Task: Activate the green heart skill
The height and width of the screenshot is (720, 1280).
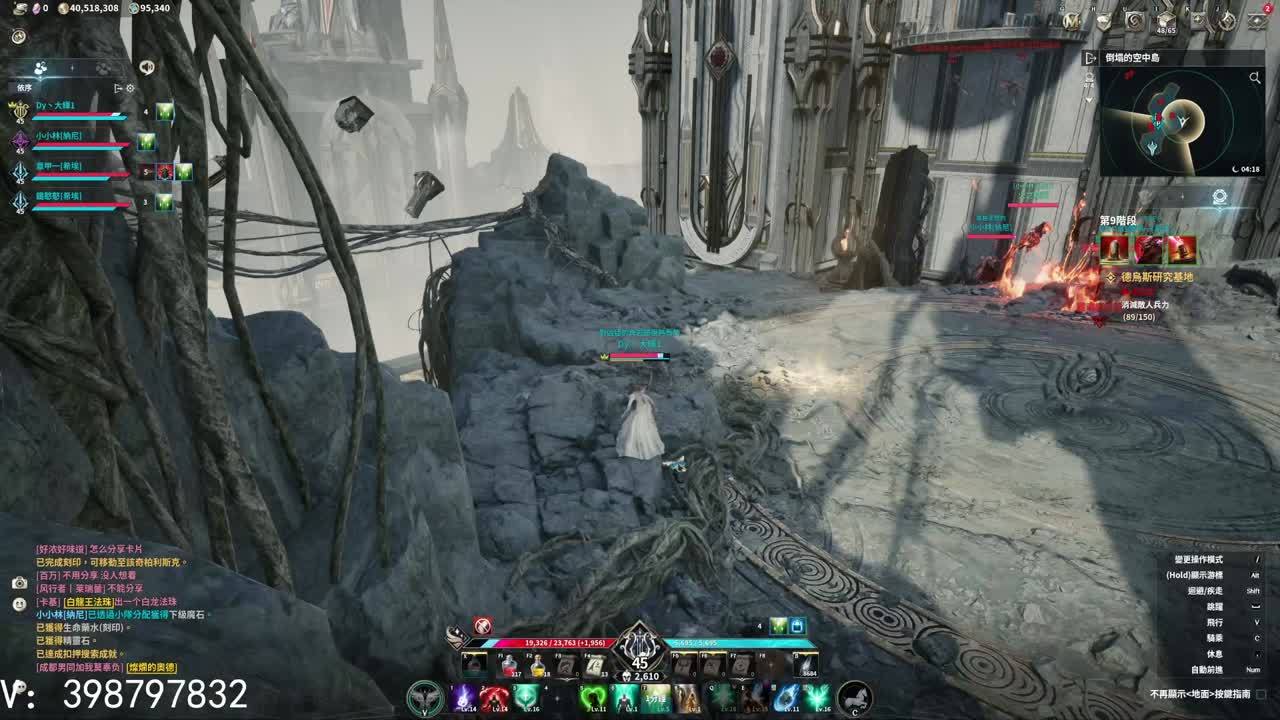Action: 592,697
